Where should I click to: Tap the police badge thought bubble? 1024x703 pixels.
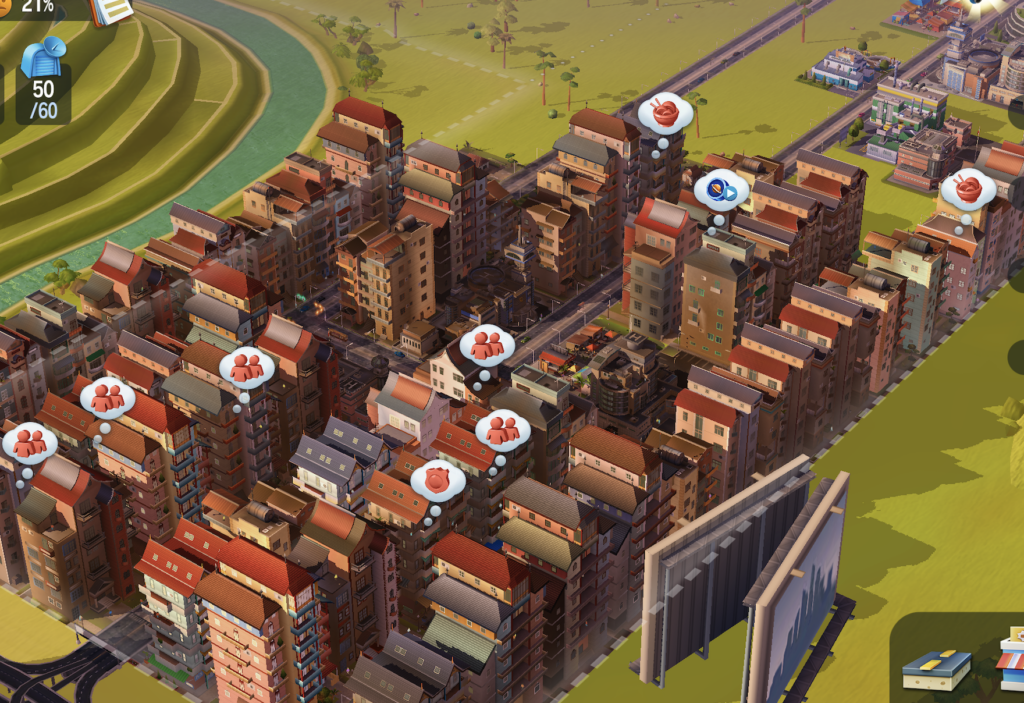tap(437, 481)
